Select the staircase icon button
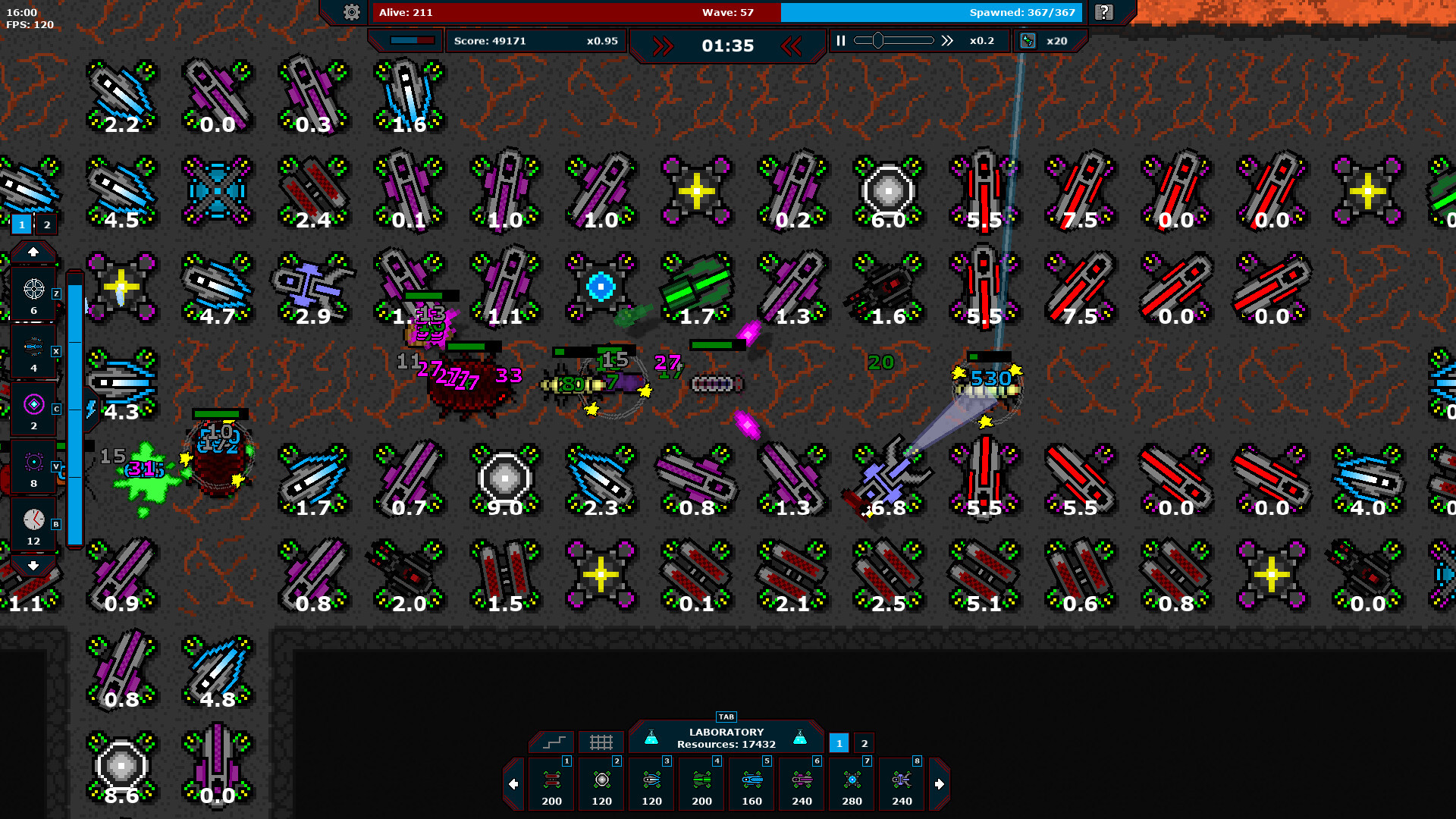This screenshot has height=819, width=1456. click(554, 742)
